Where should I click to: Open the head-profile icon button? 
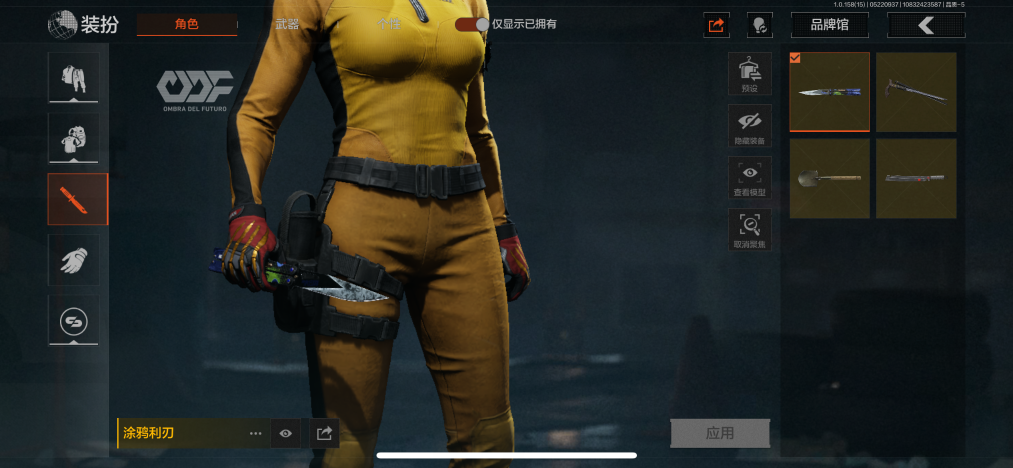click(760, 25)
